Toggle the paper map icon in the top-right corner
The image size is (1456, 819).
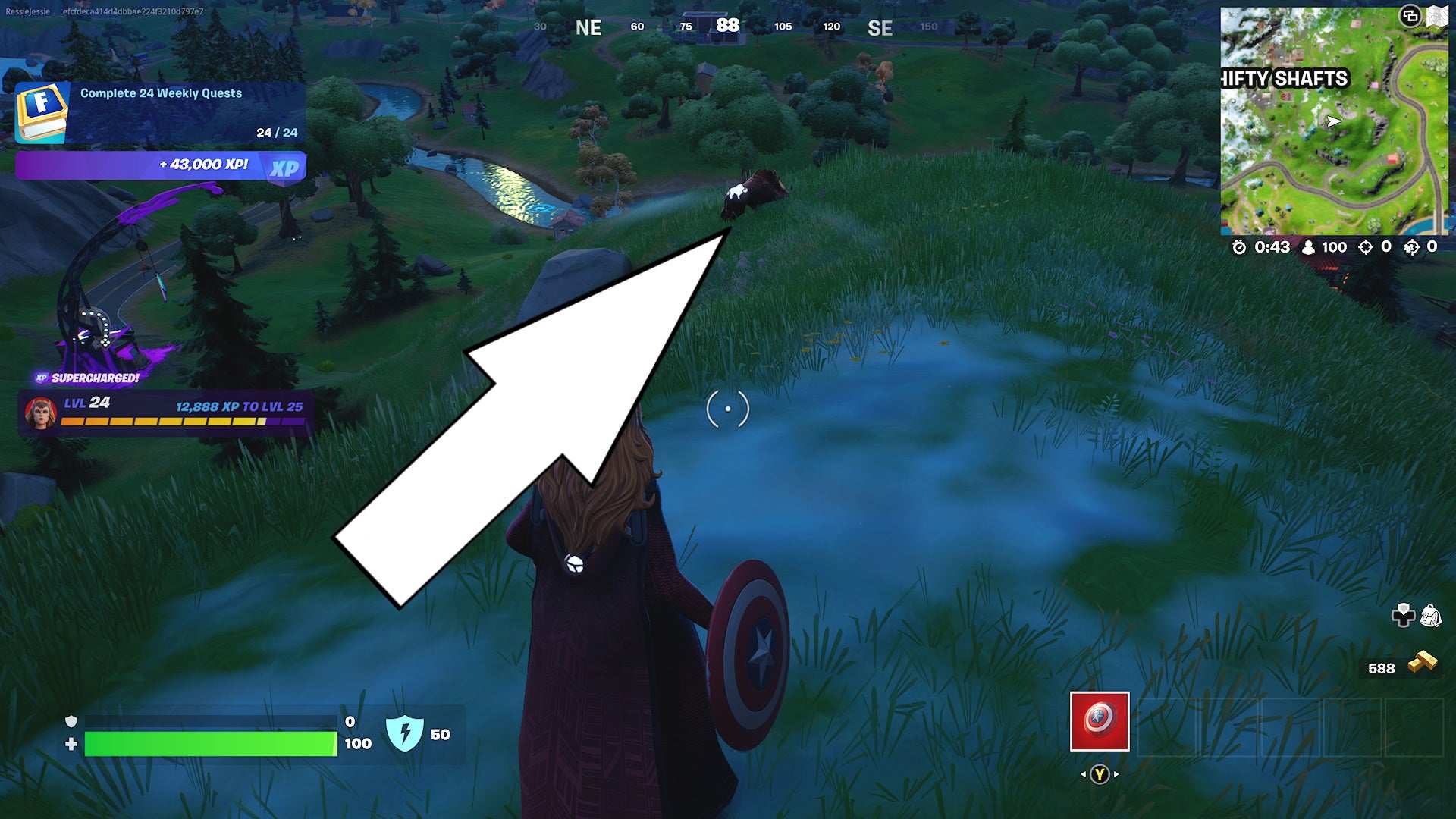1439,14
